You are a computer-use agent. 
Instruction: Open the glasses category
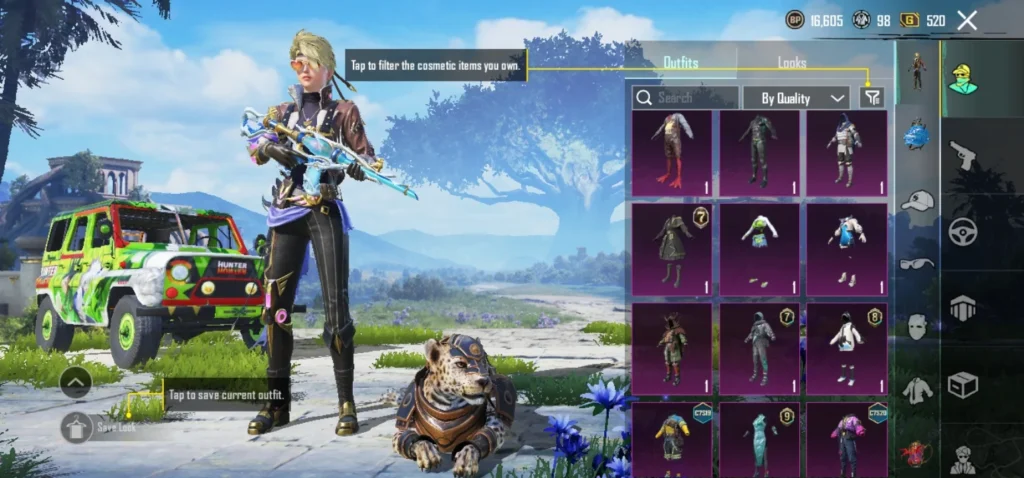tap(917, 264)
